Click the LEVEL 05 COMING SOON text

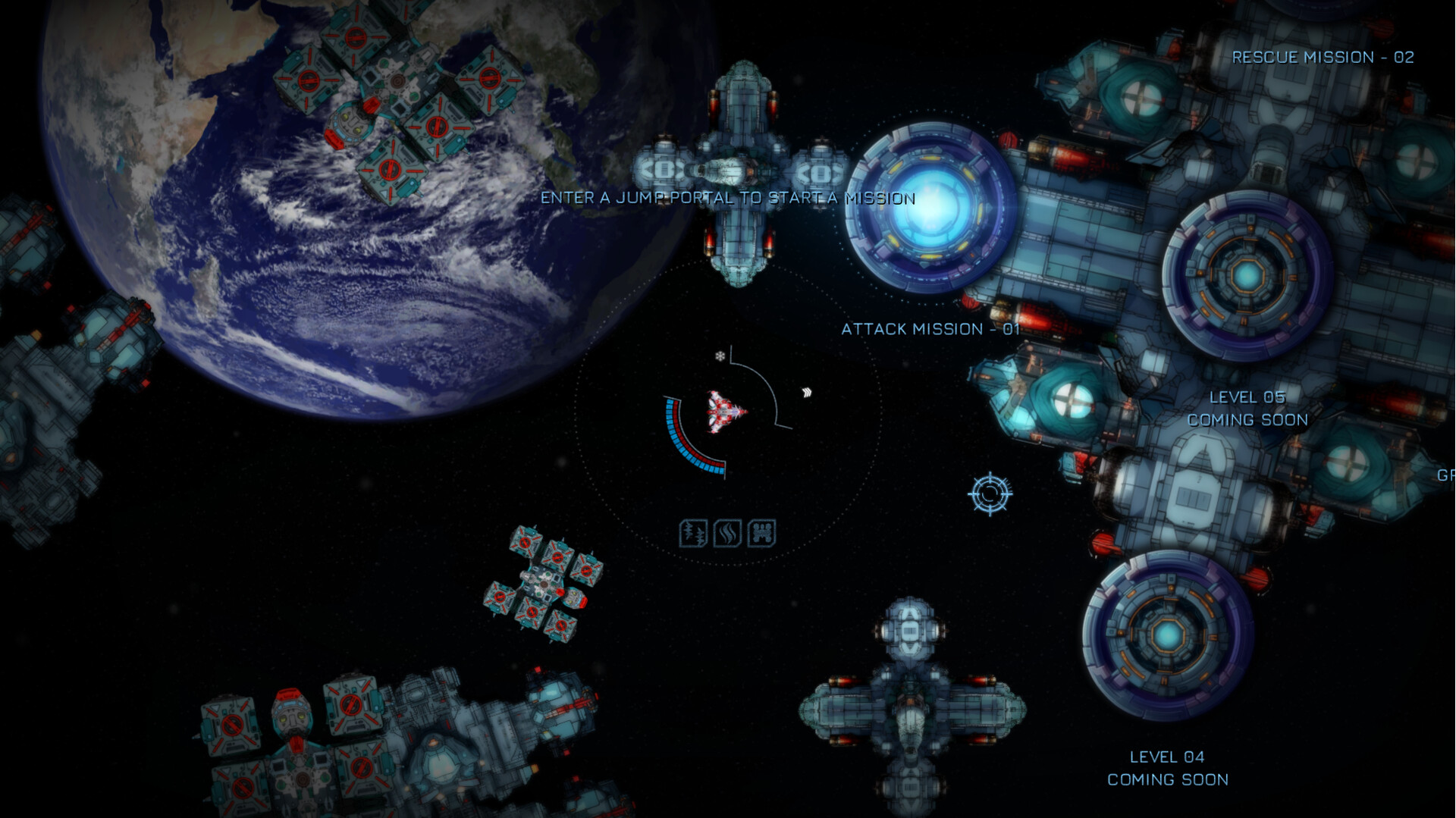pos(1248,408)
